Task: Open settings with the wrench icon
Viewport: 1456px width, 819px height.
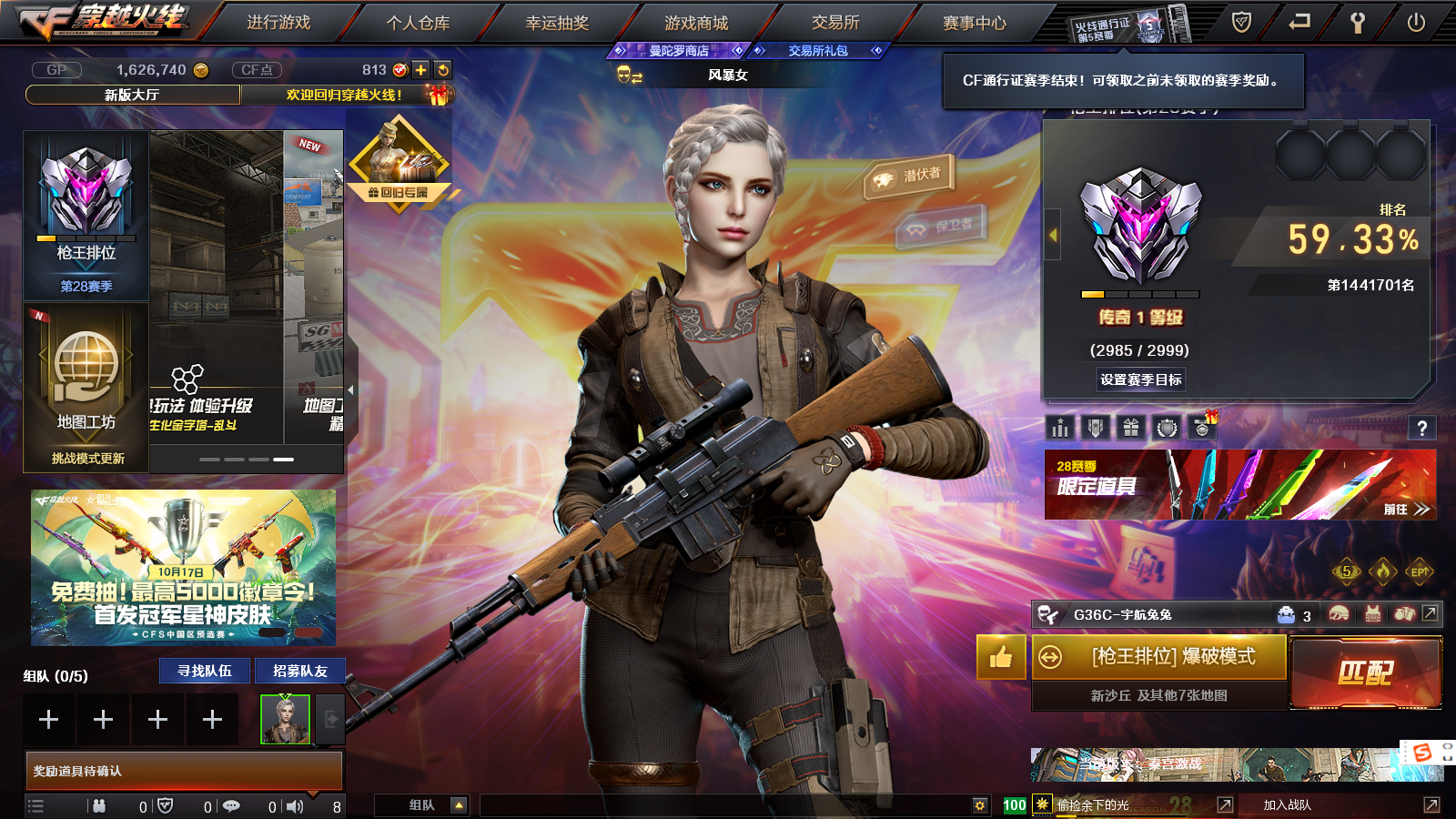Action: [x=1357, y=23]
